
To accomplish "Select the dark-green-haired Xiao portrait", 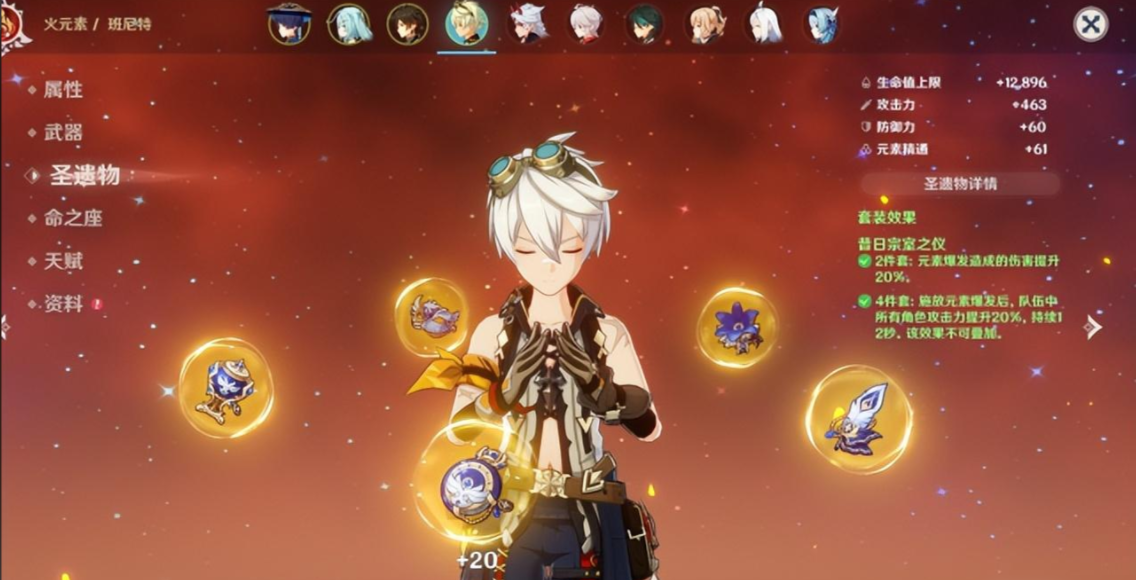I will point(644,24).
